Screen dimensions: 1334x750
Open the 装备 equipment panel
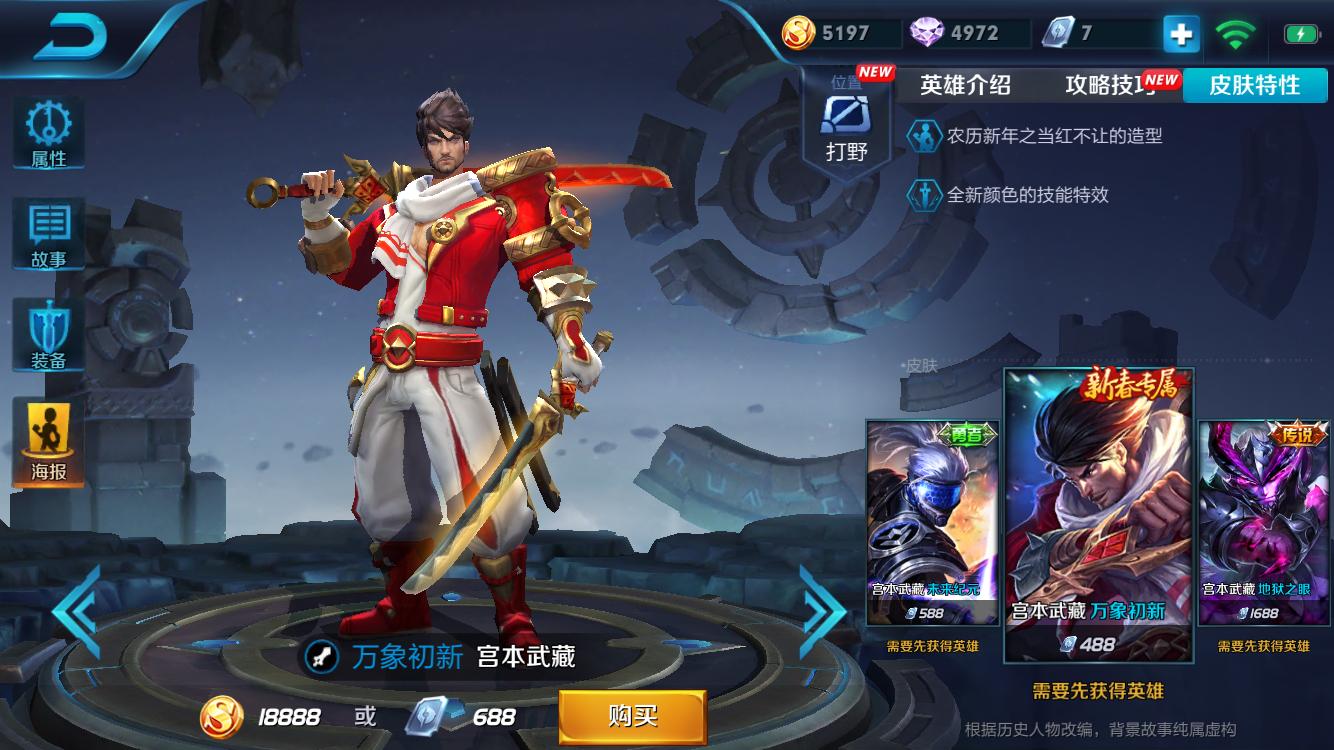(48, 330)
